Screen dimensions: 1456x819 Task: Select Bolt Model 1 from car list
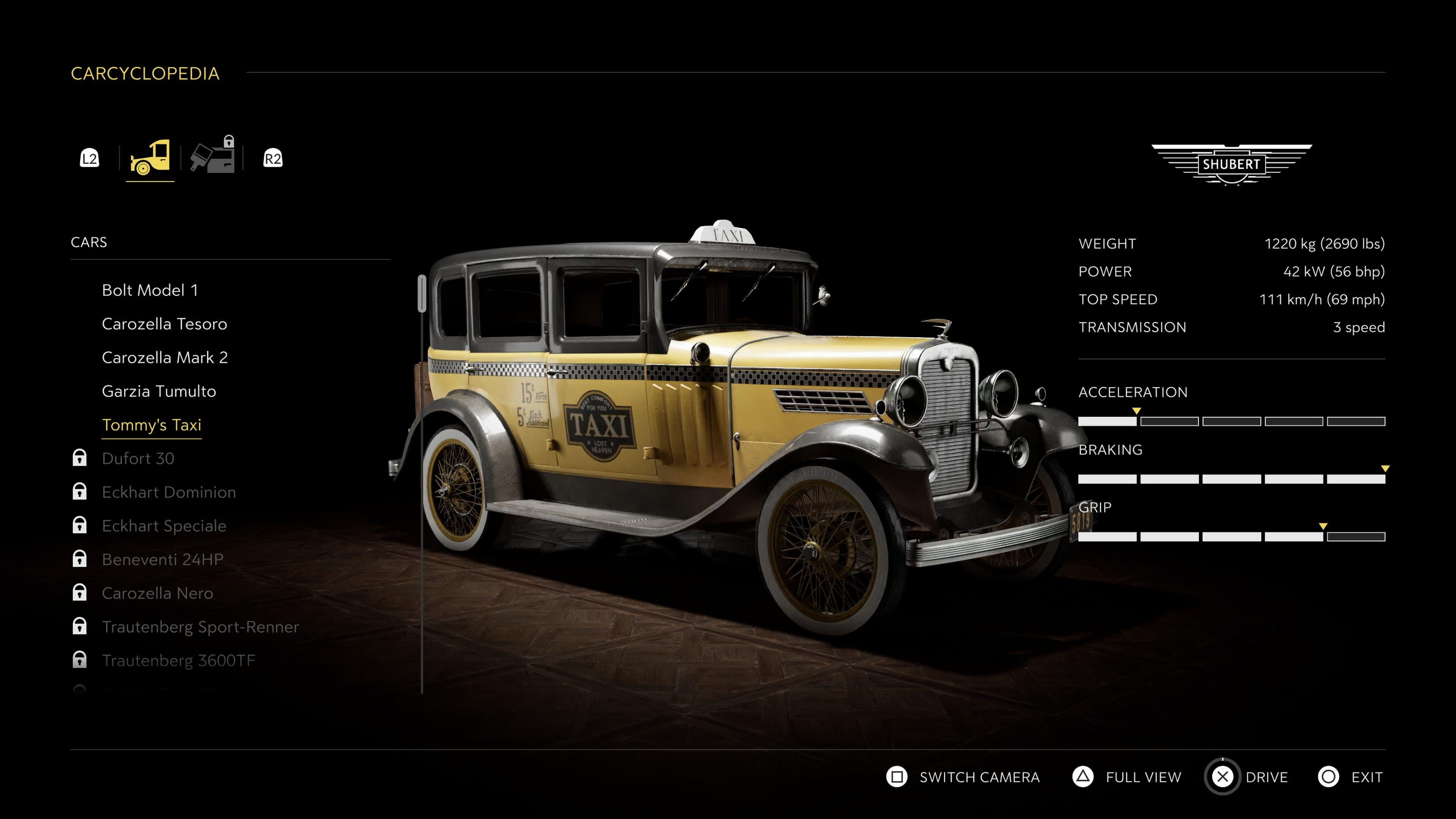click(150, 290)
